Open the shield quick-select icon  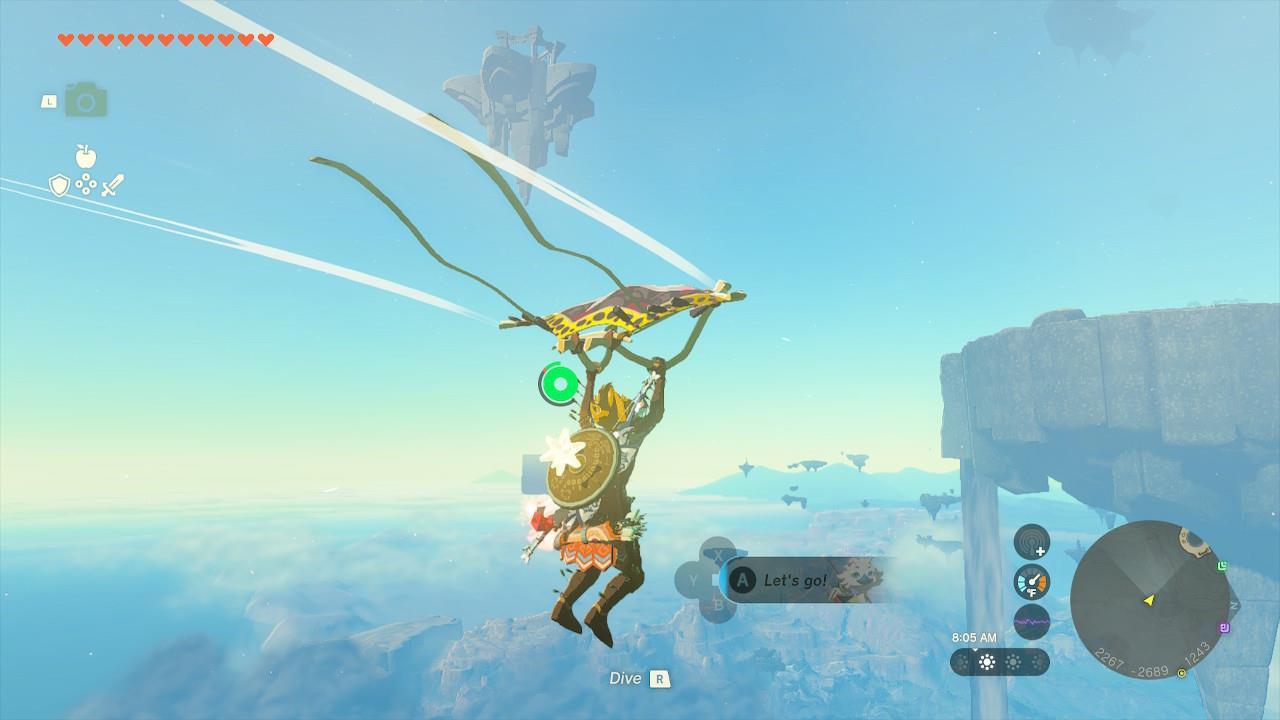click(59, 185)
